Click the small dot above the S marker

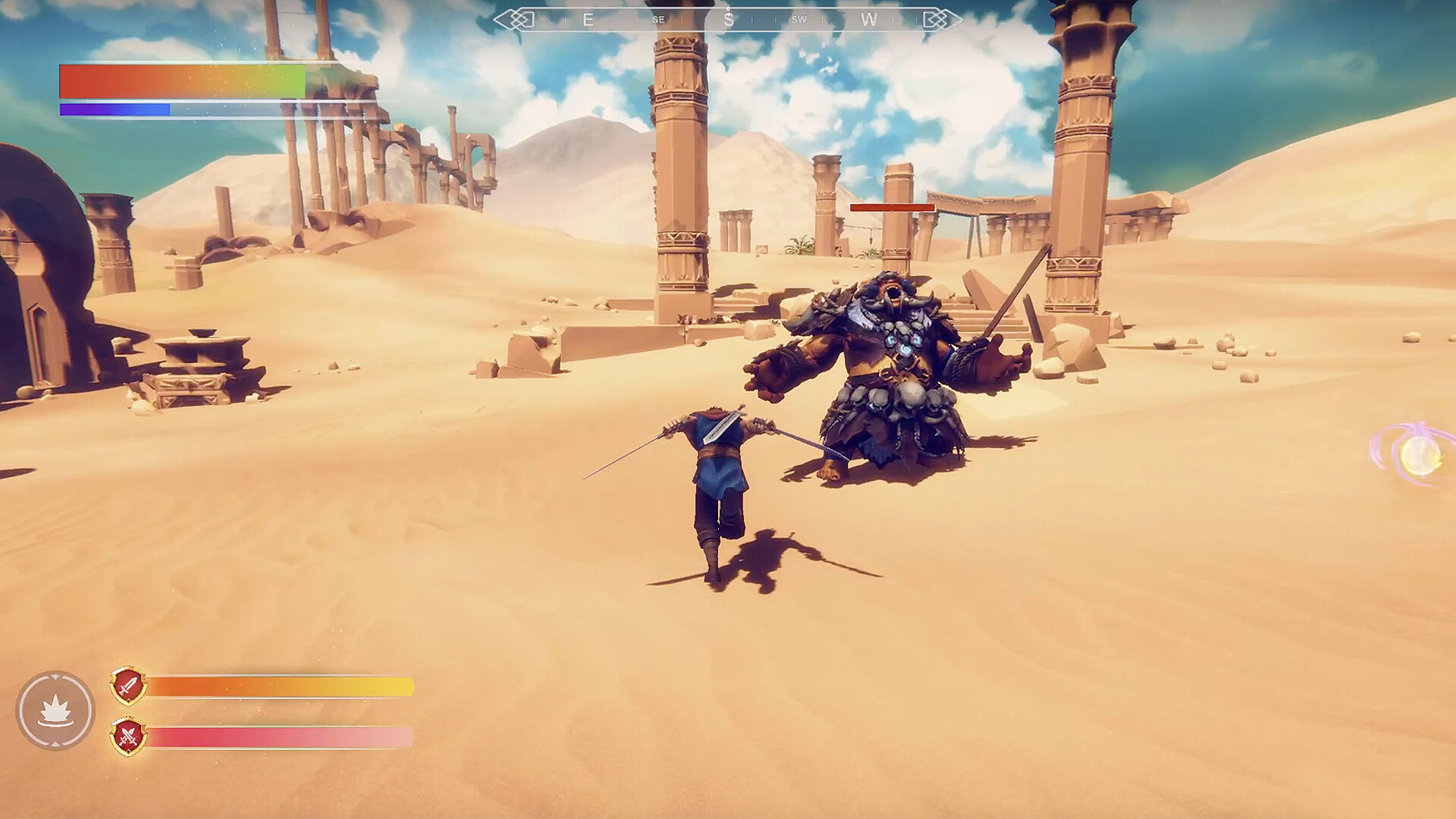[727, 8]
